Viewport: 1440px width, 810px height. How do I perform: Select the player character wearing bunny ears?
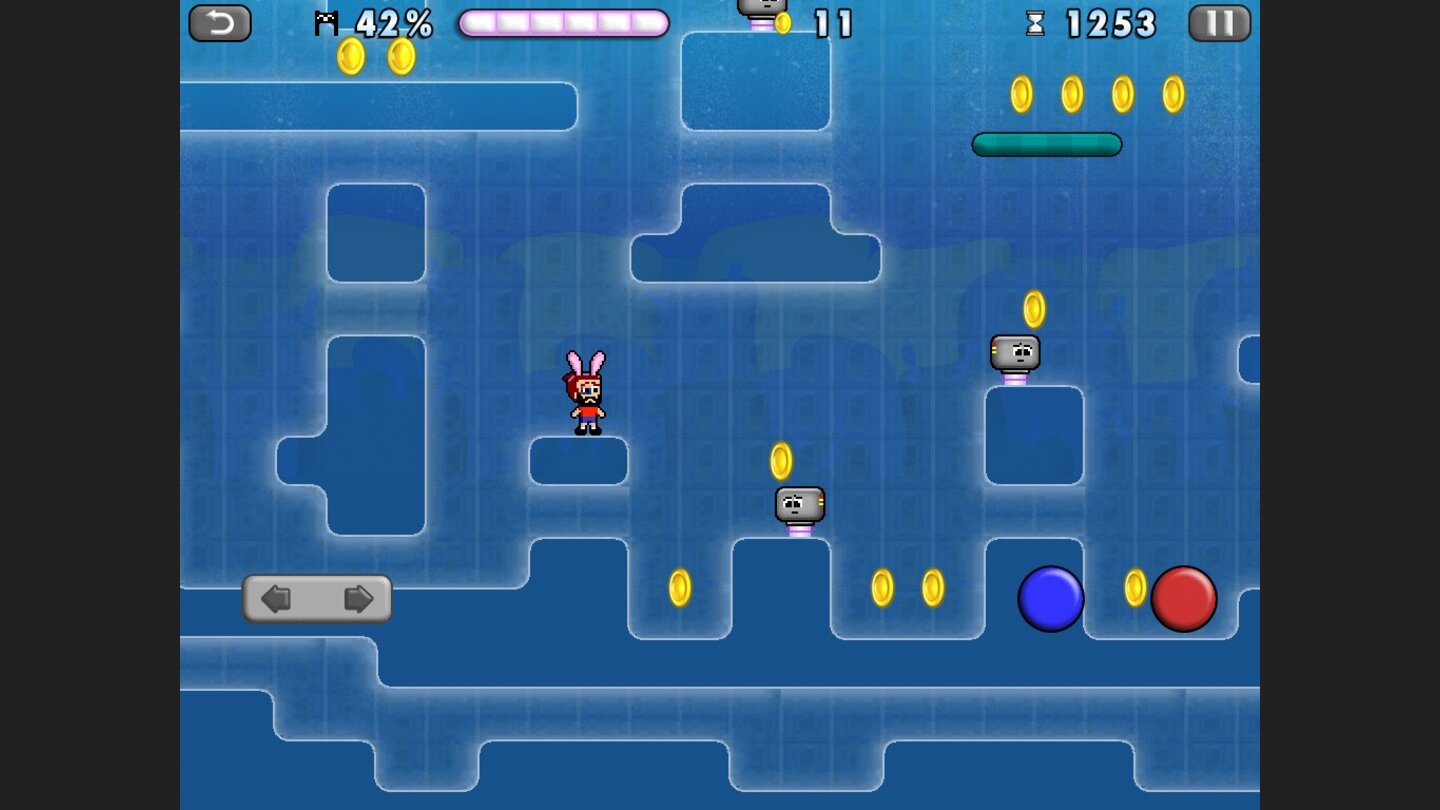tap(585, 392)
